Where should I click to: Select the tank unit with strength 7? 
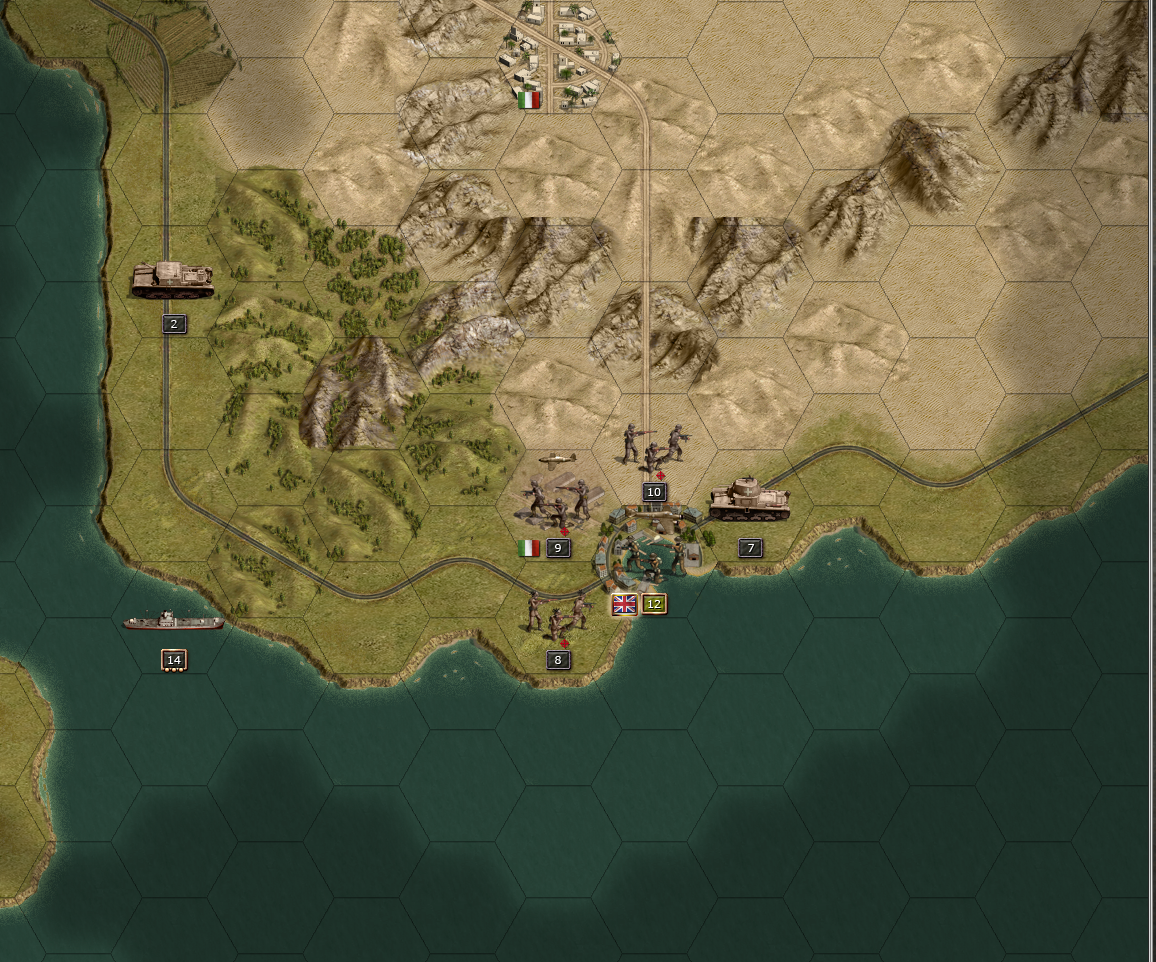[749, 500]
